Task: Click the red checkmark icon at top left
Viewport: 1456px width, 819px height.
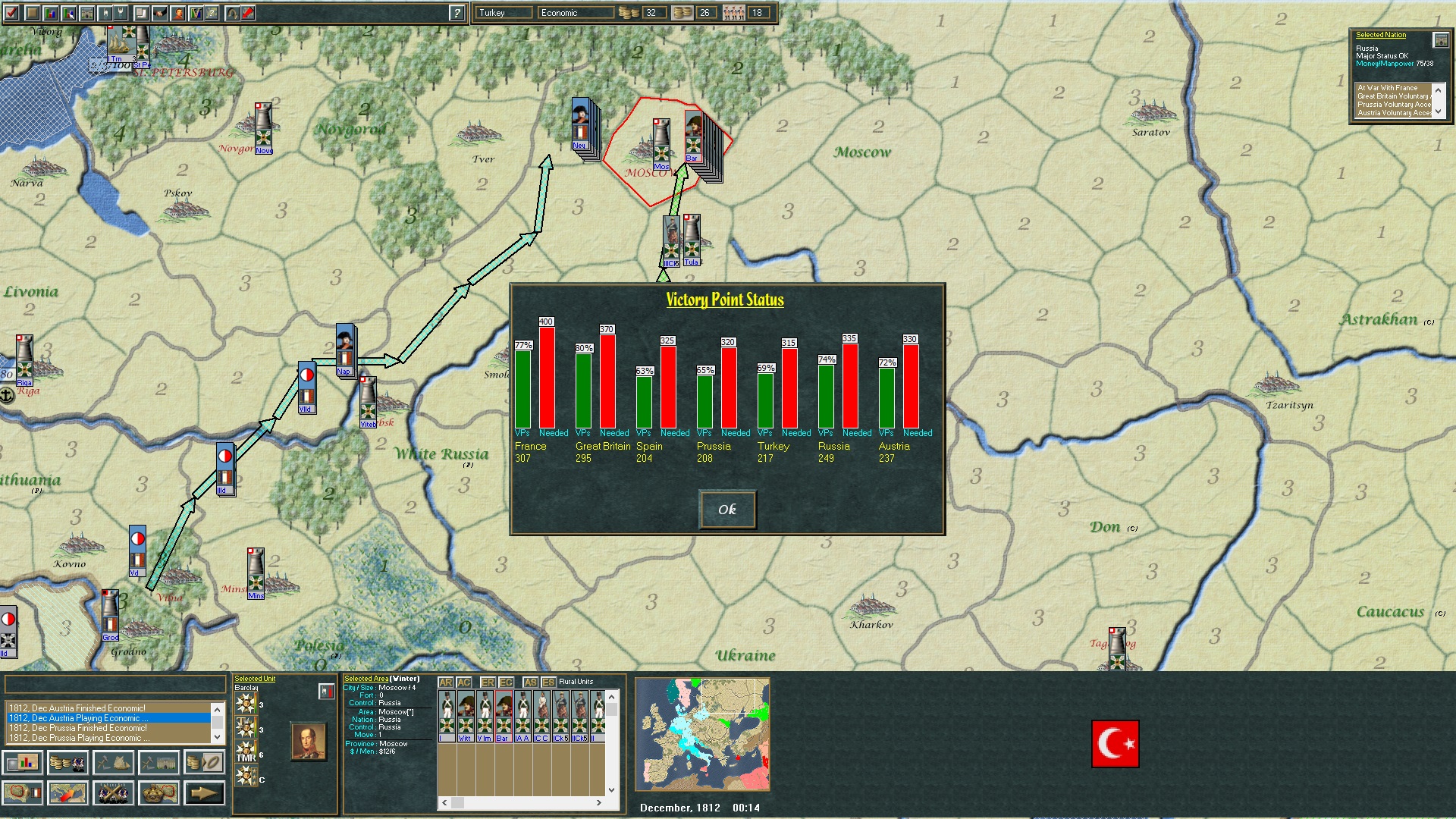Action: (x=11, y=12)
